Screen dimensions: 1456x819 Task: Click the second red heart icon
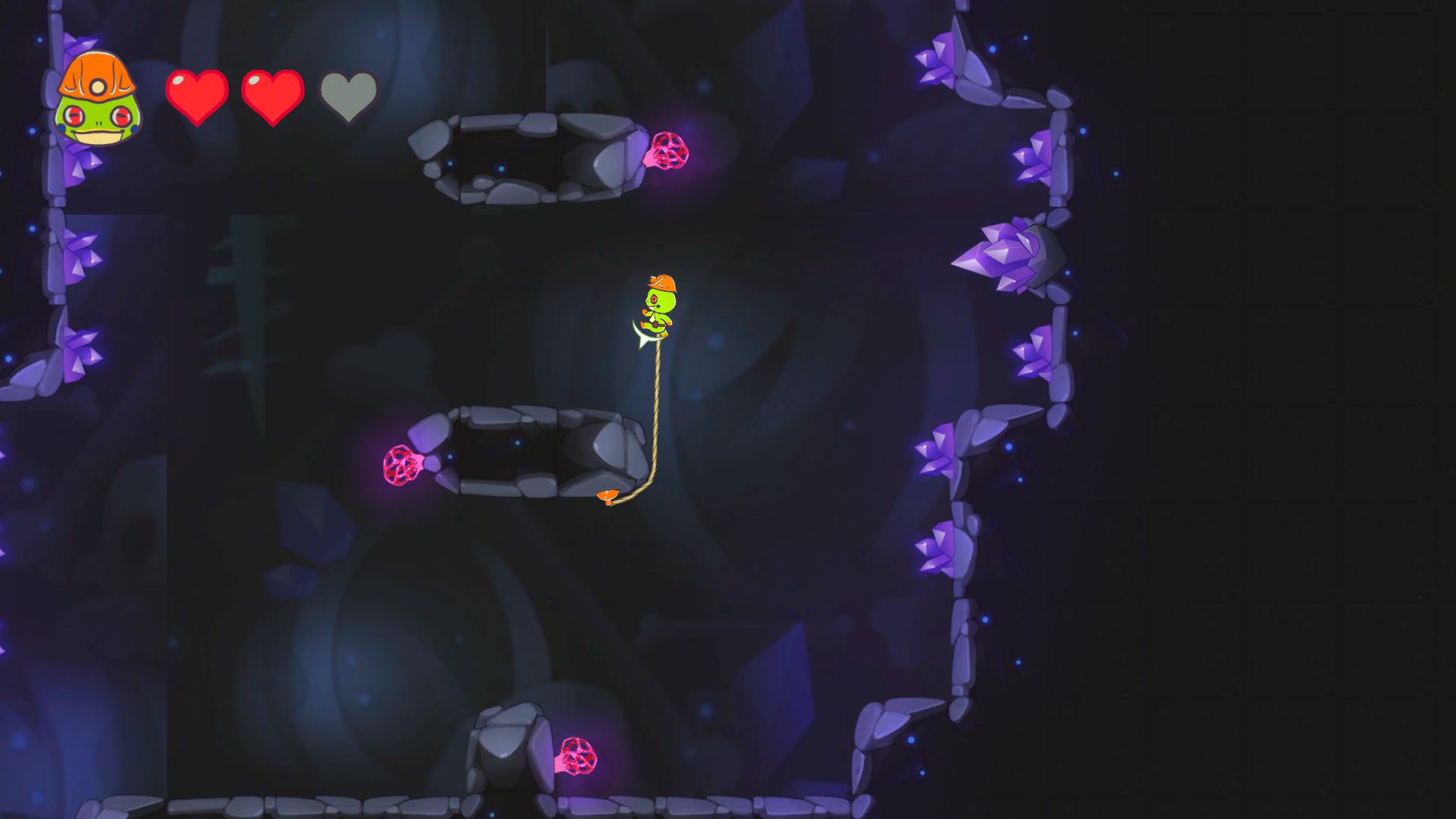273,91
